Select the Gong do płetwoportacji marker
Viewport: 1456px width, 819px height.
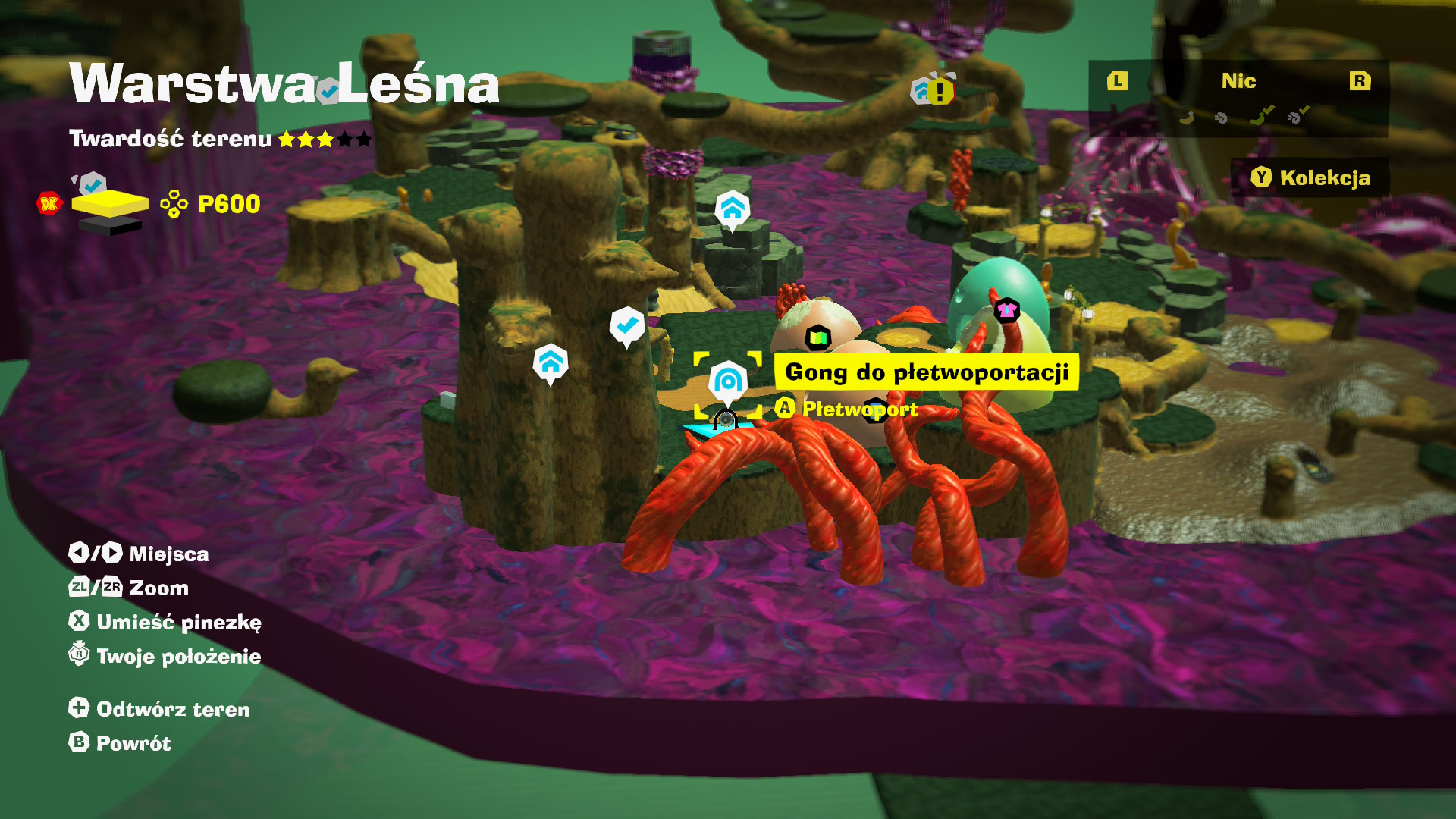[x=728, y=381]
